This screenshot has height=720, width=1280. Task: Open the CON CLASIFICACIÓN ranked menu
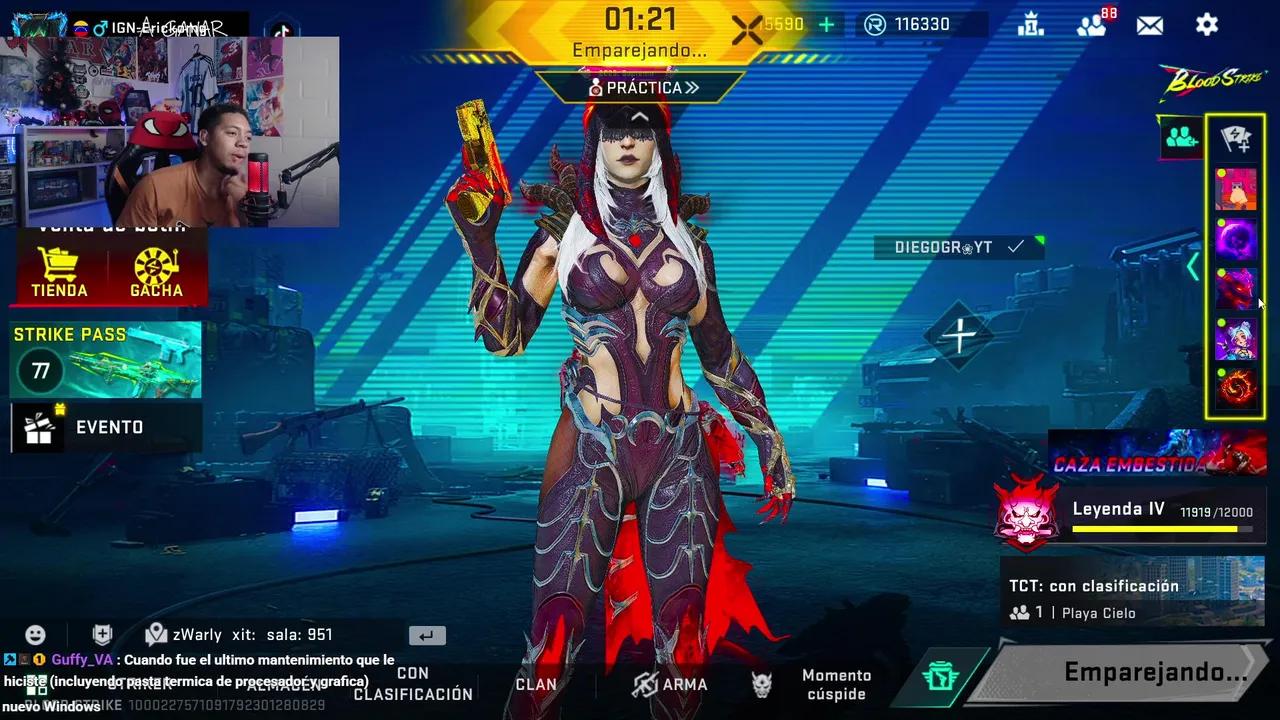(x=413, y=684)
